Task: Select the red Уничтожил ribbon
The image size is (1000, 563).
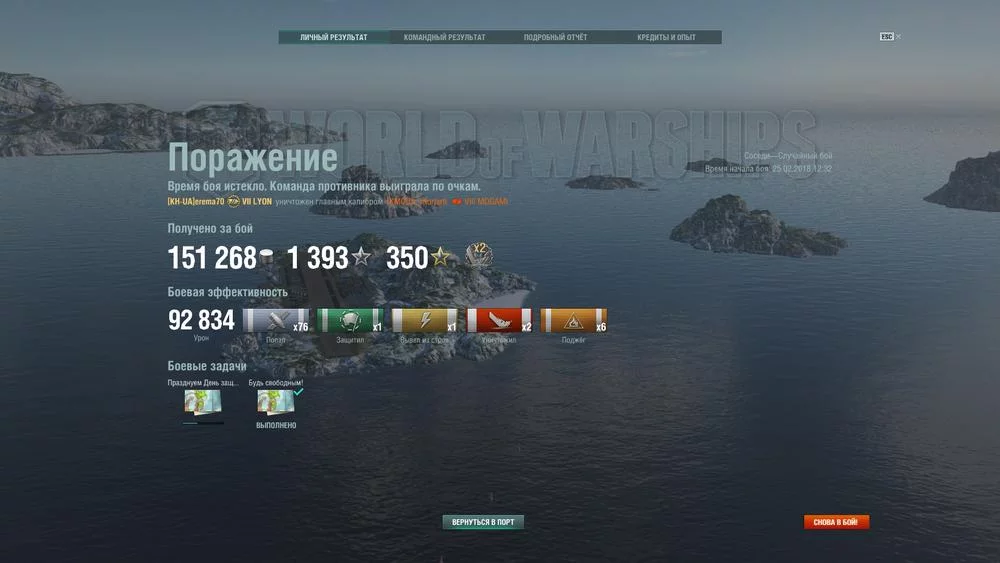Action: coord(499,321)
